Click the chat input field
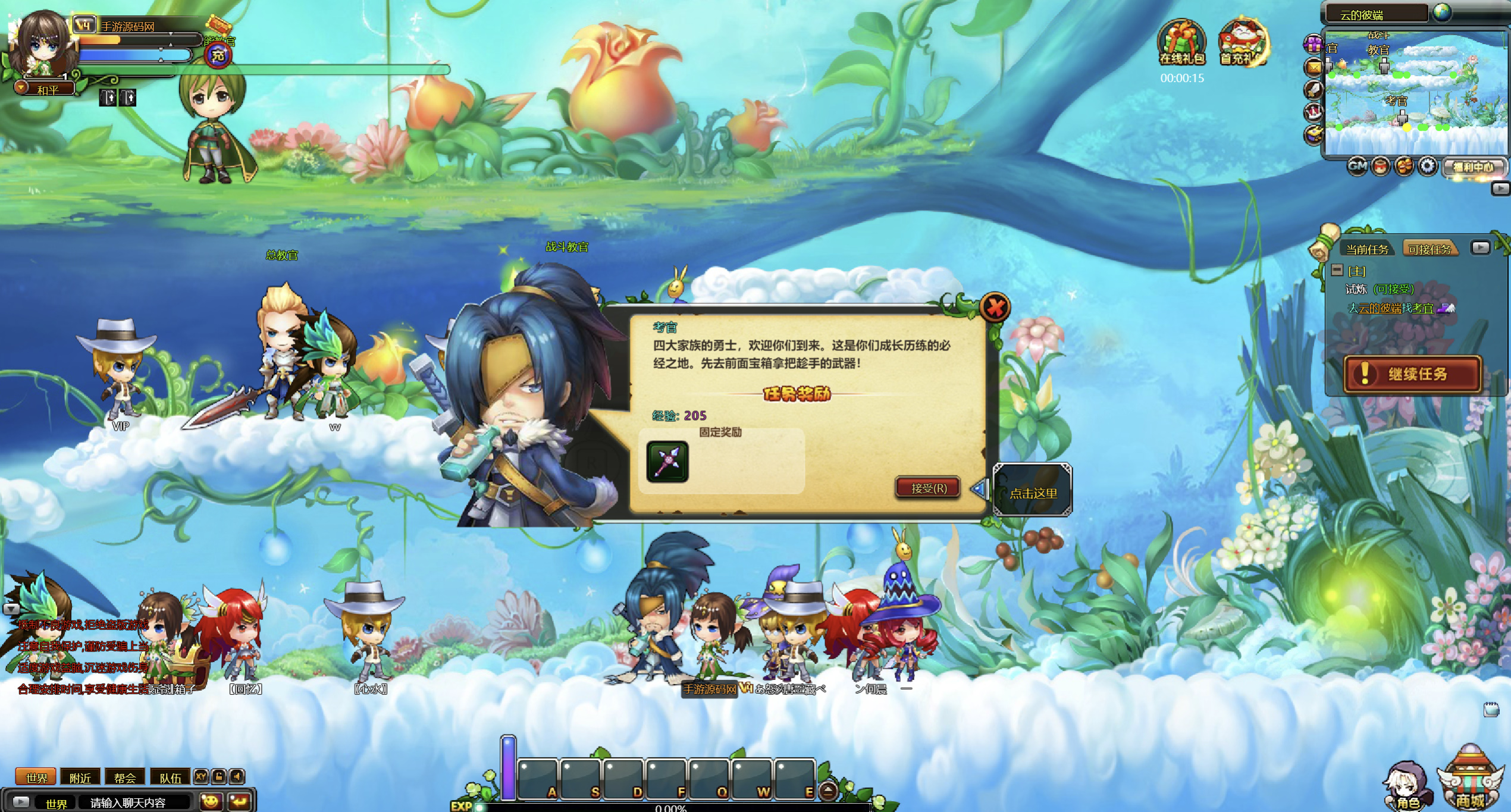Screen dimensions: 1511x812 [137, 802]
